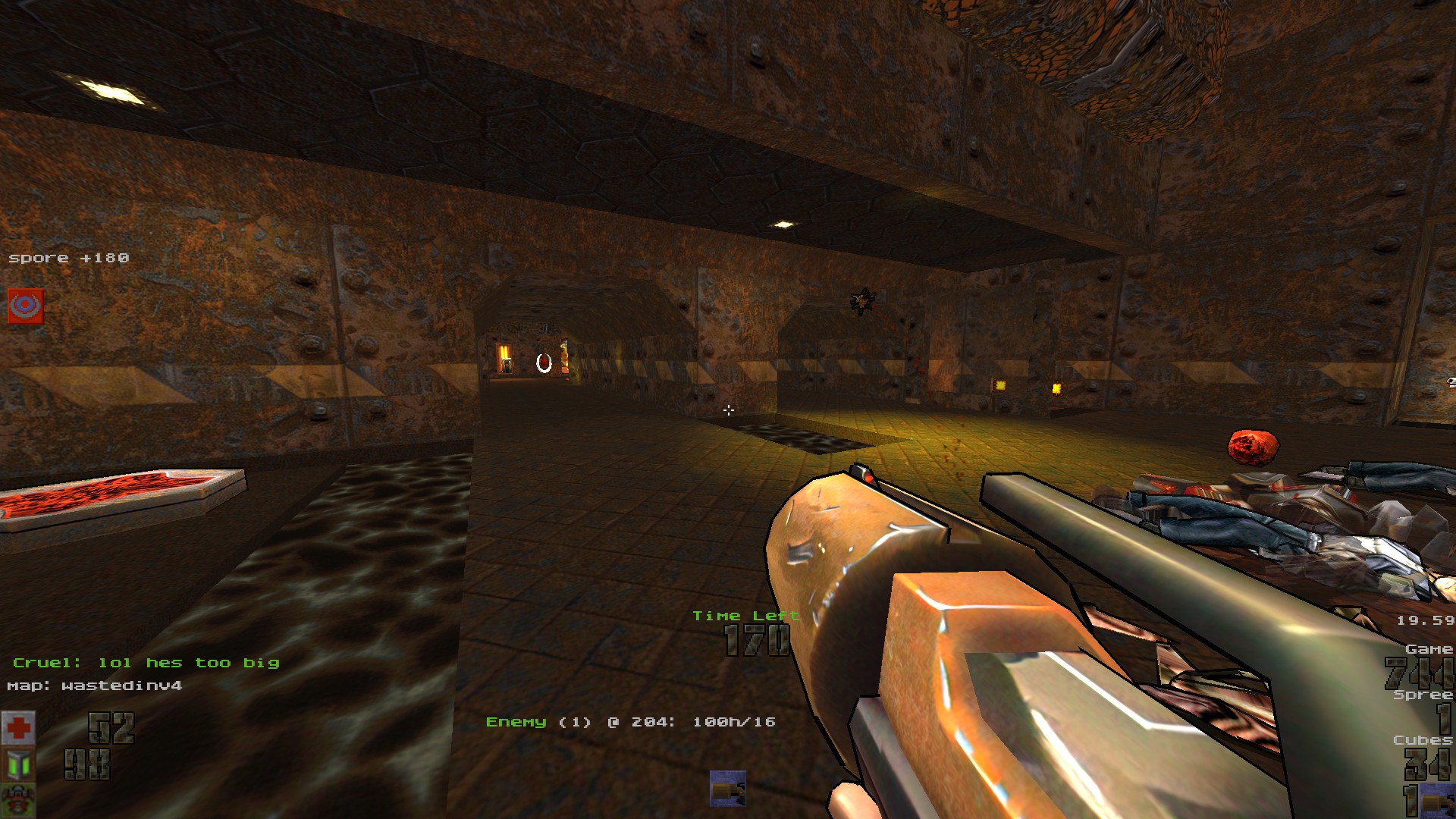Click the monster head icon bottom left

[x=19, y=800]
